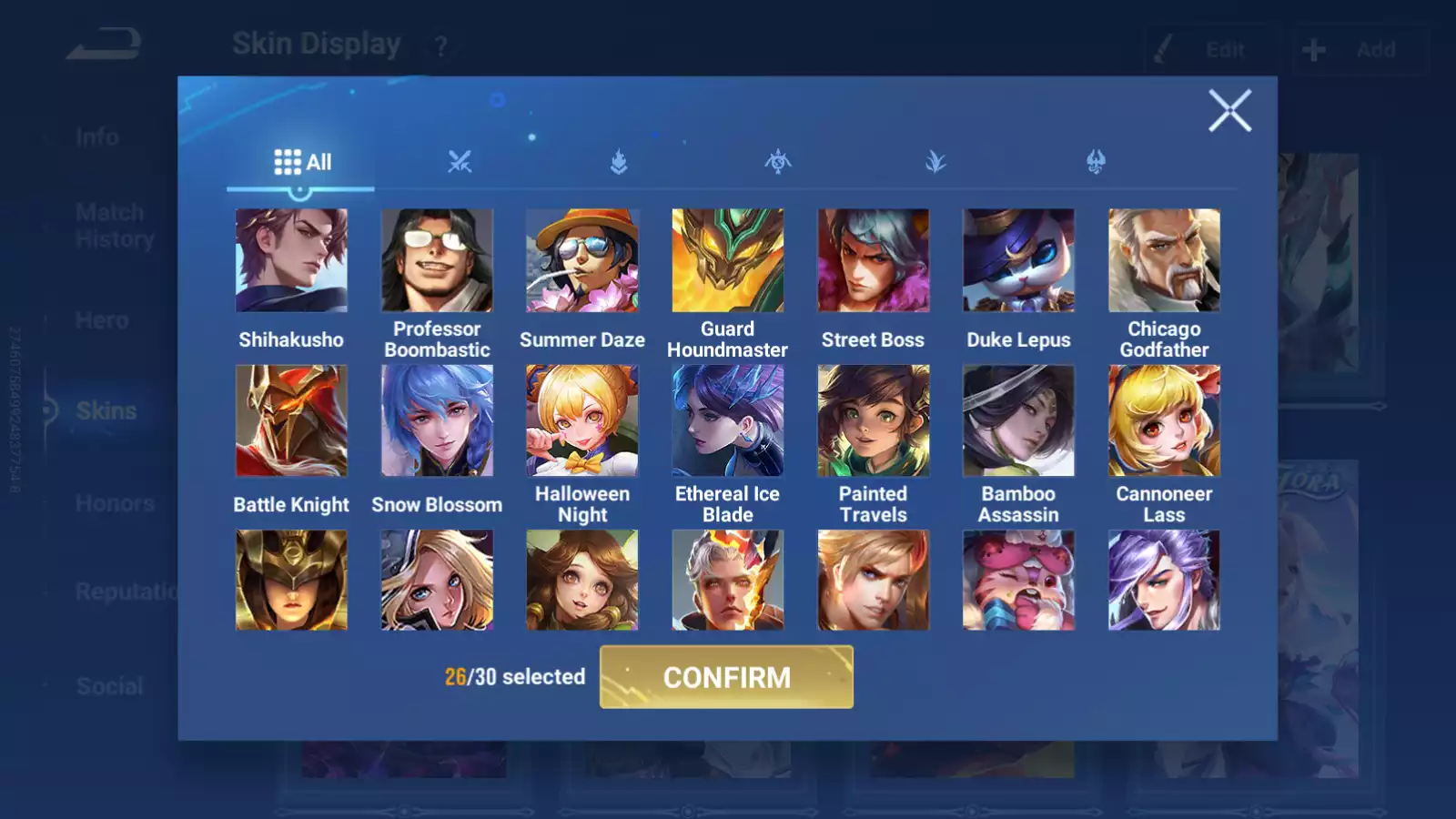The height and width of the screenshot is (819, 1456).
Task: Confirm the skin selection
Action: pyautogui.click(x=726, y=677)
